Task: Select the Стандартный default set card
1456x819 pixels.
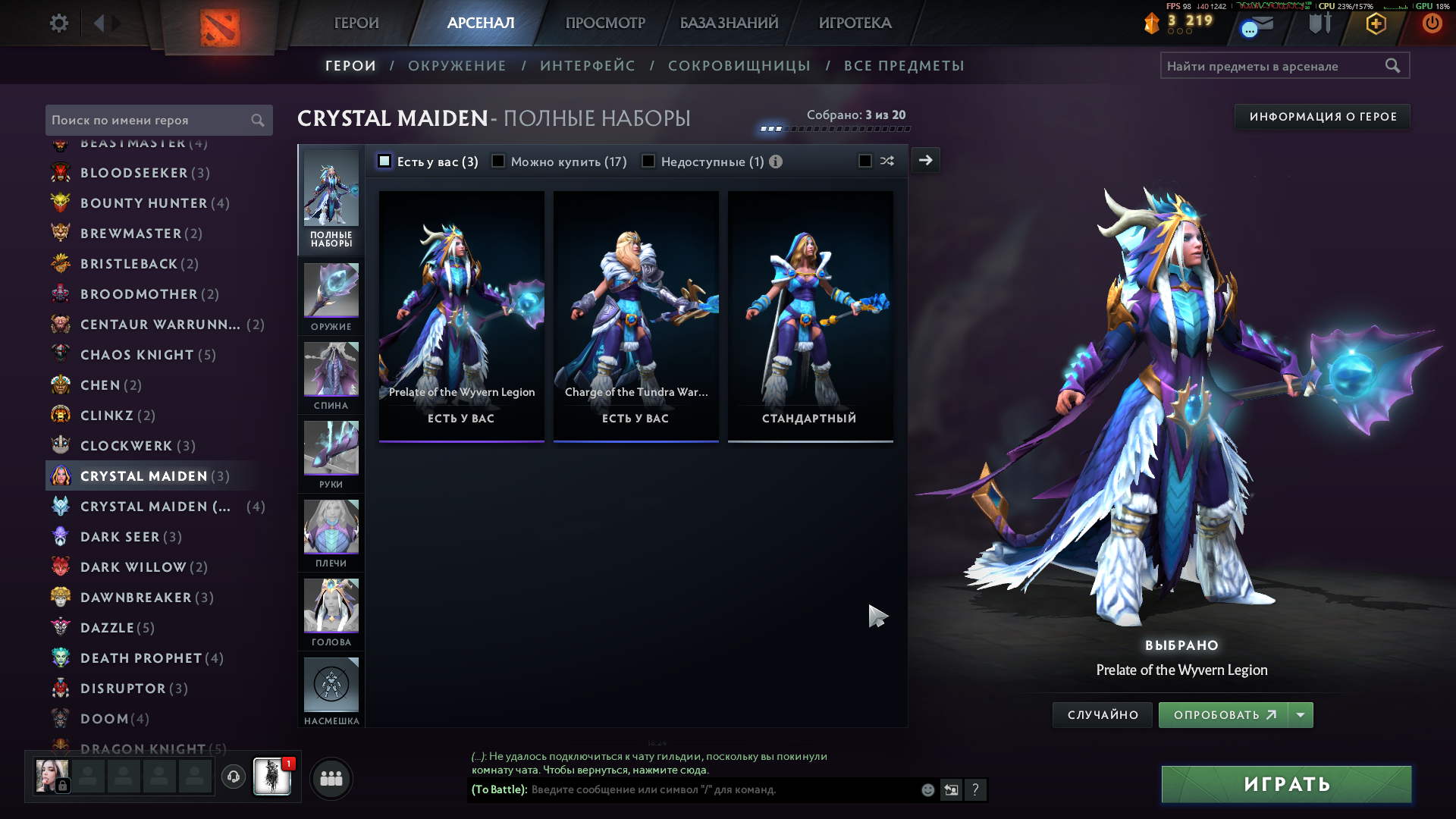Action: (810, 315)
